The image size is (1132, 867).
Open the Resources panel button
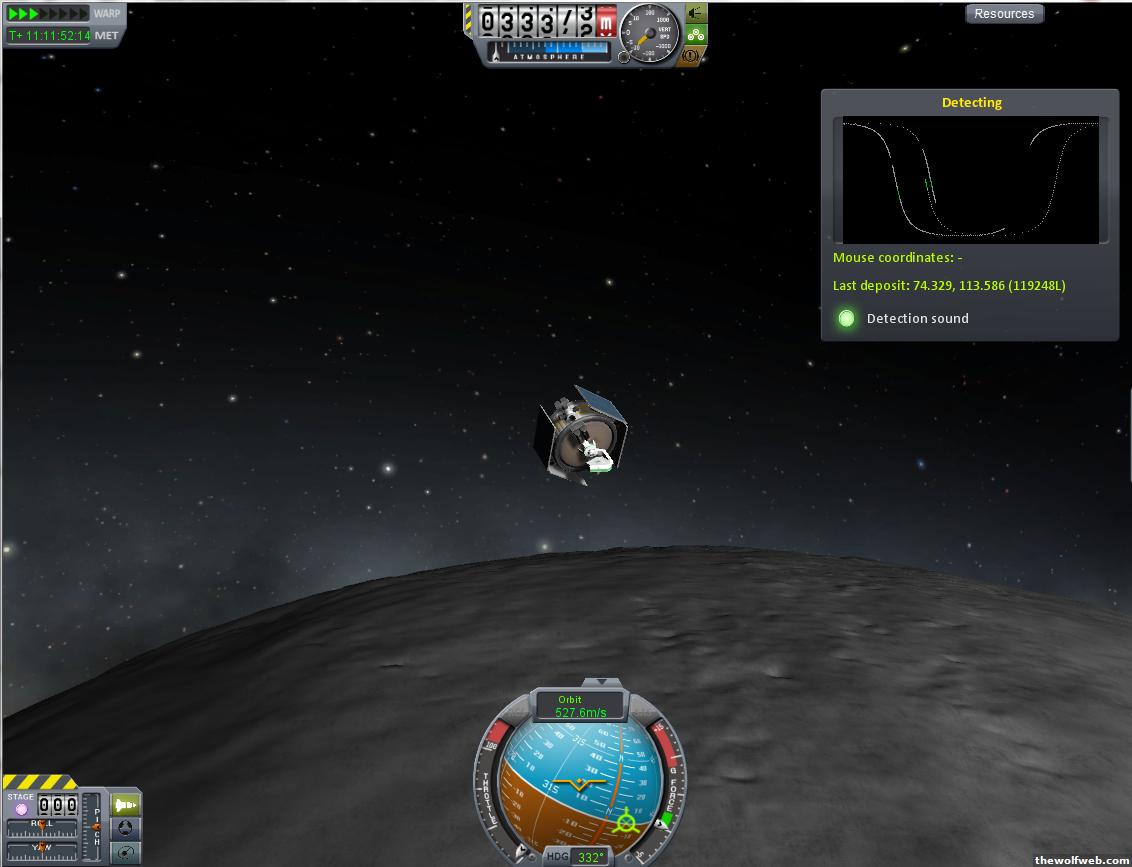tap(1004, 14)
